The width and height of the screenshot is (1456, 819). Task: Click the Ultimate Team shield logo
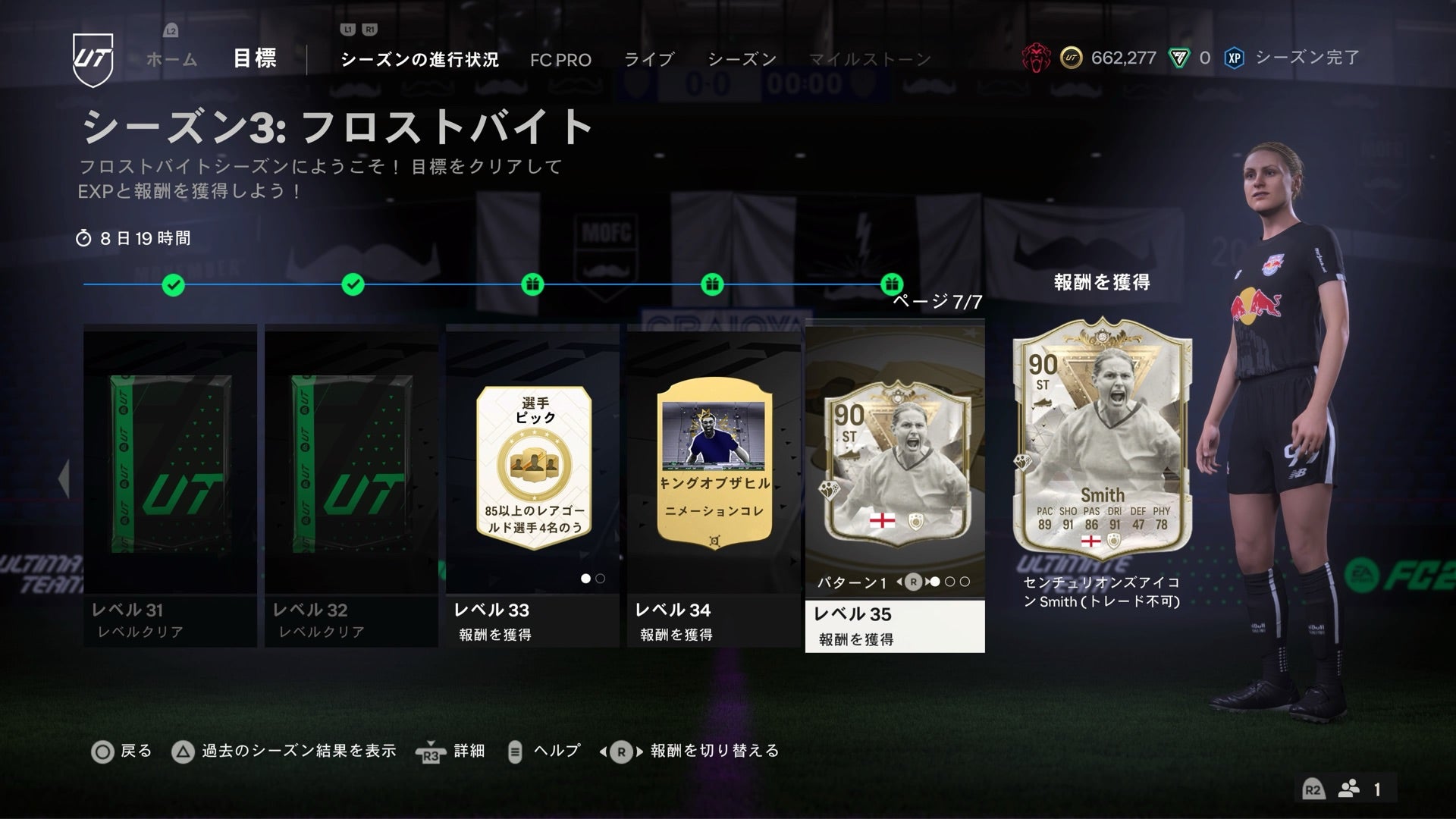pos(93,59)
